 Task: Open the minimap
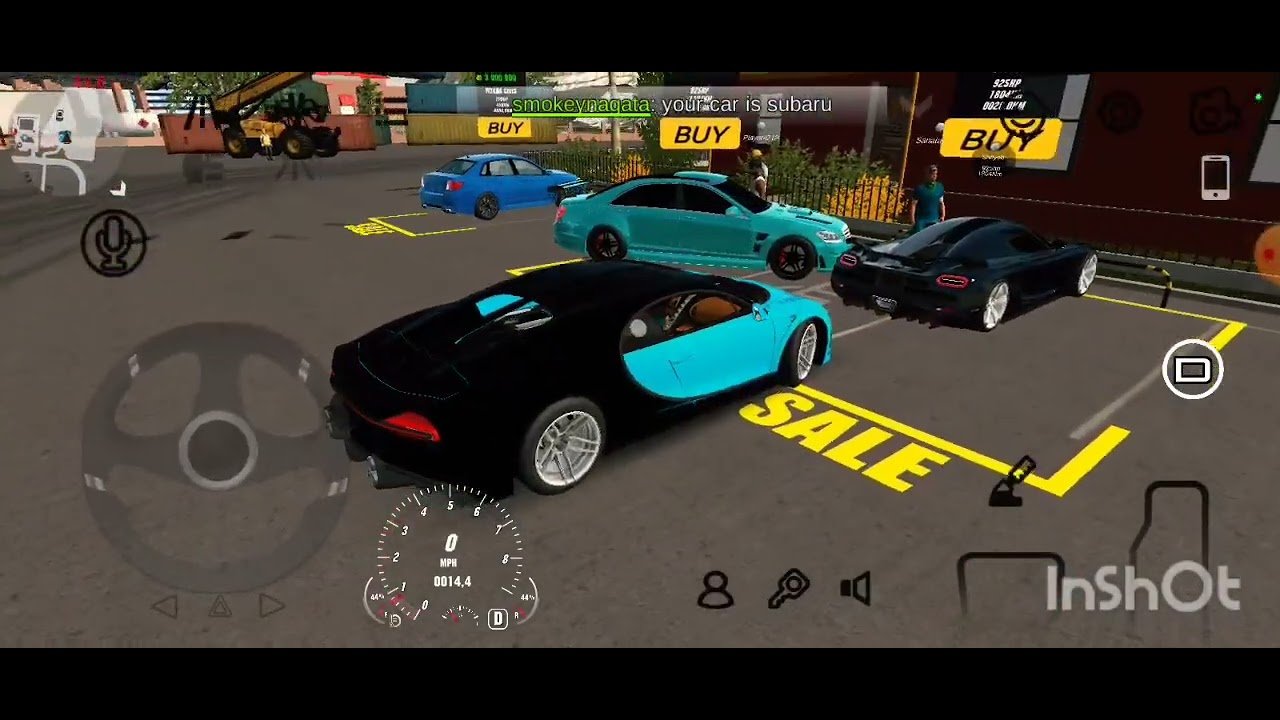click(62, 134)
